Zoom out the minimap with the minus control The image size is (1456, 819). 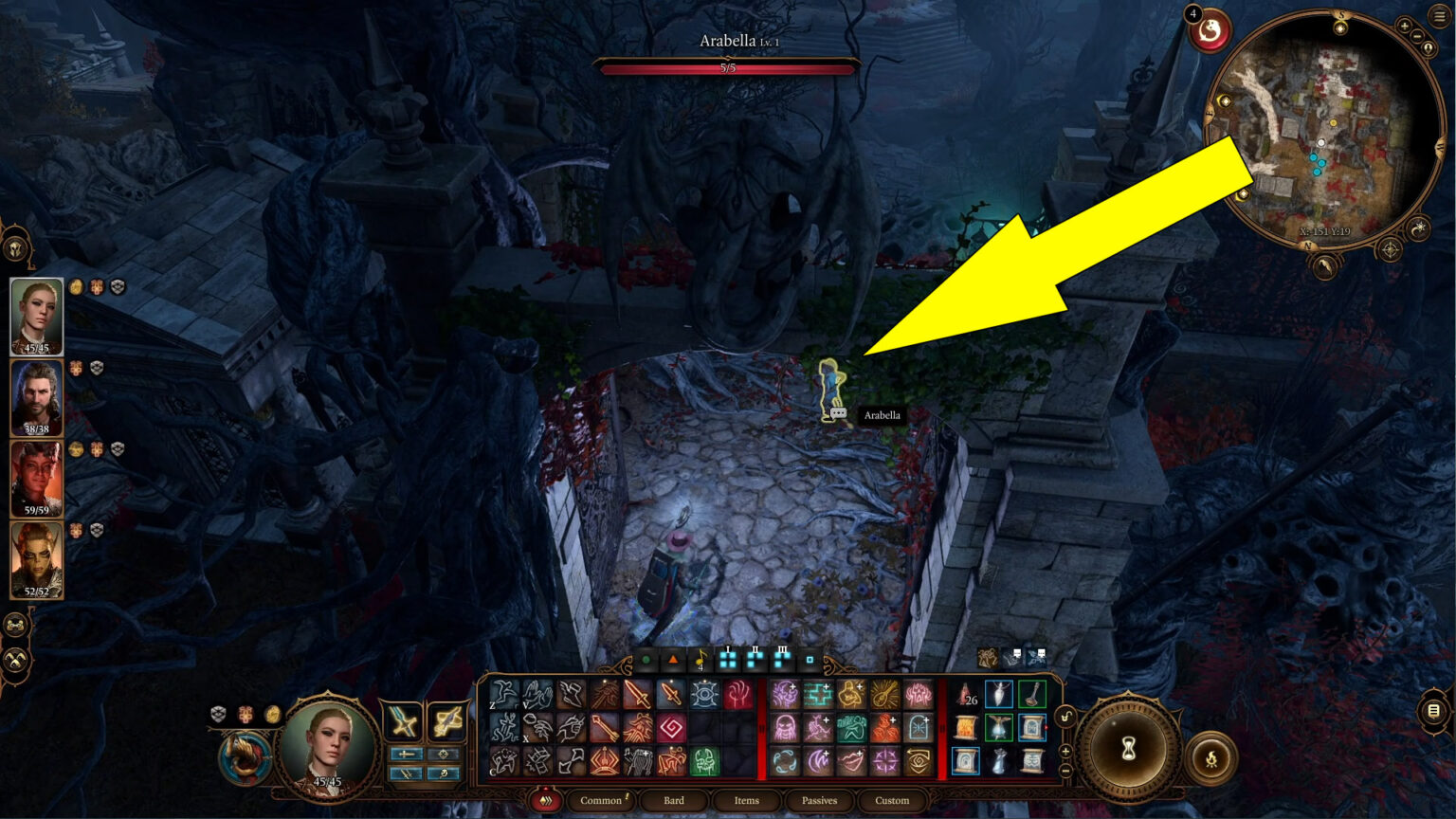tap(1416, 35)
